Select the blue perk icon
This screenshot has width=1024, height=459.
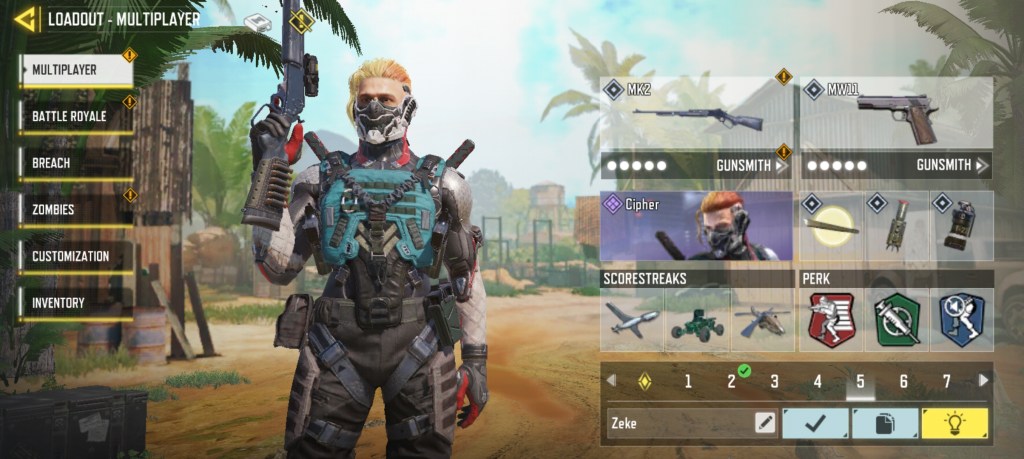[961, 320]
